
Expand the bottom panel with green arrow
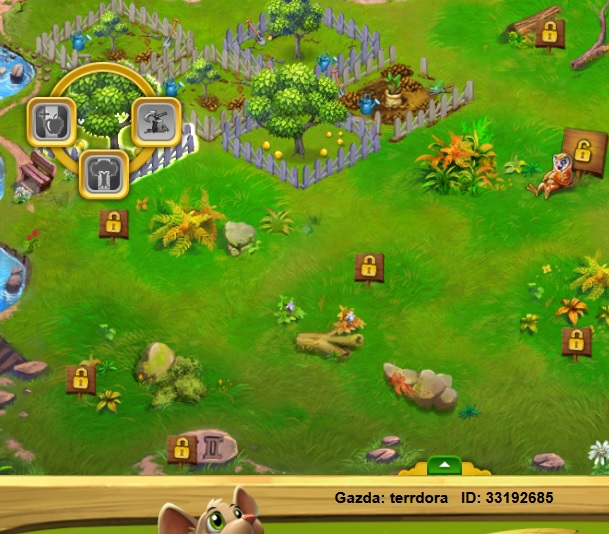pyautogui.click(x=444, y=465)
